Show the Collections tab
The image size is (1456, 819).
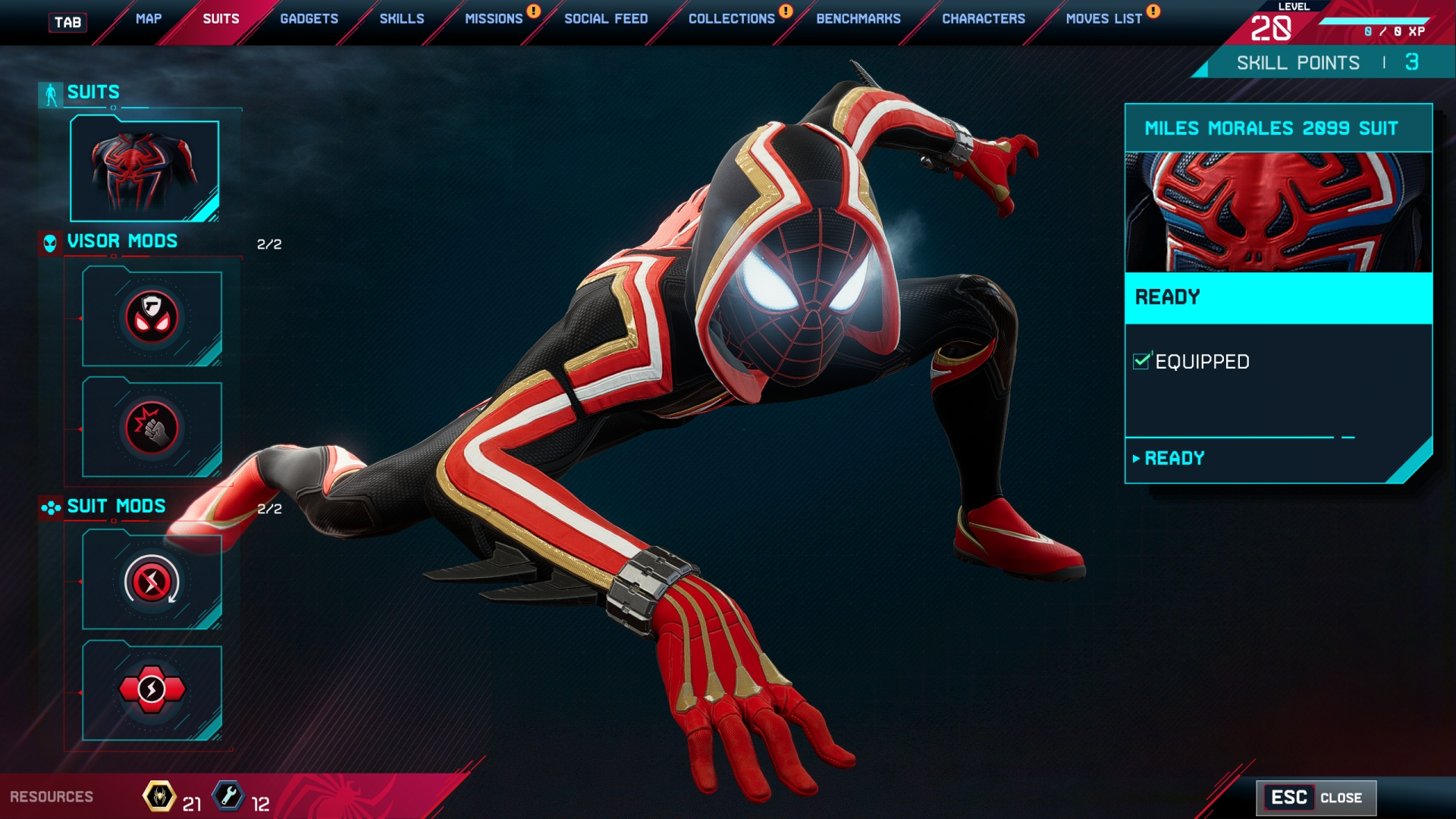tap(731, 19)
